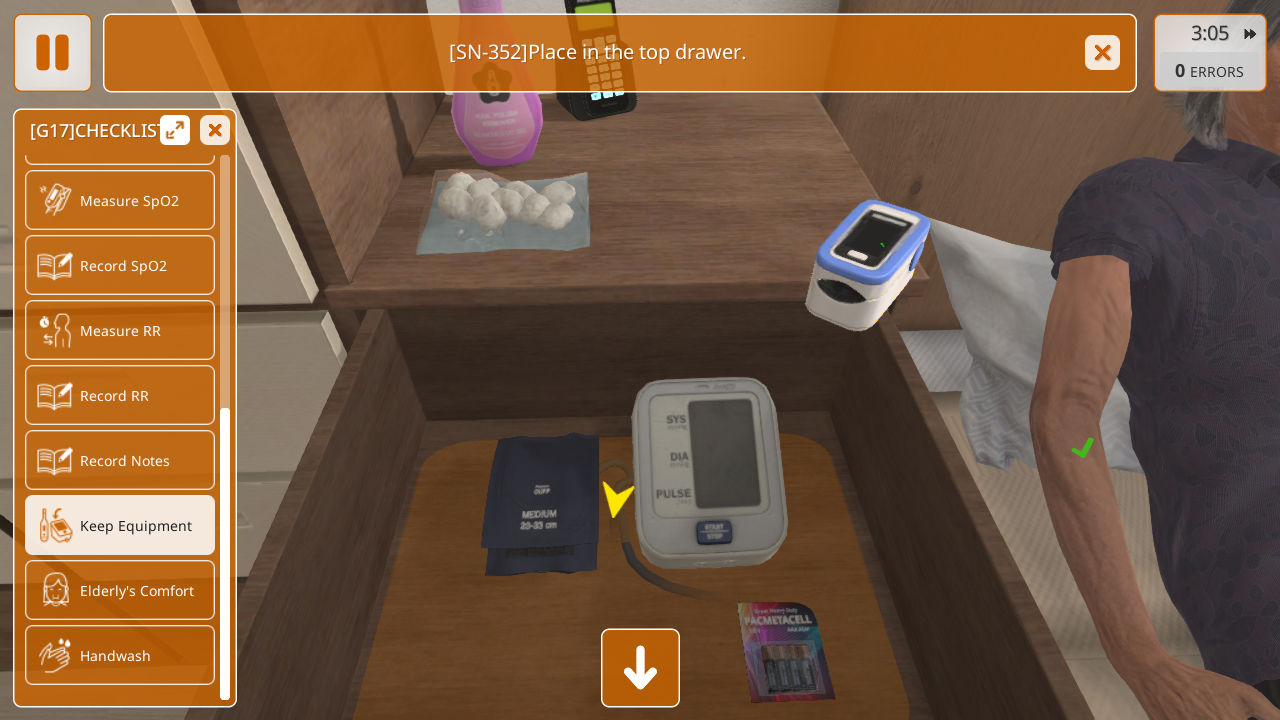Expand the checklist panel
The width and height of the screenshot is (1280, 720).
point(175,130)
